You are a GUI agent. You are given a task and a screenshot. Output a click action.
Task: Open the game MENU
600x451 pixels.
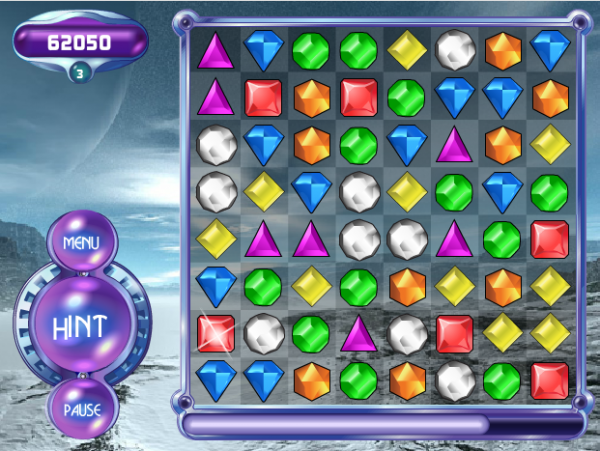pyautogui.click(x=81, y=243)
